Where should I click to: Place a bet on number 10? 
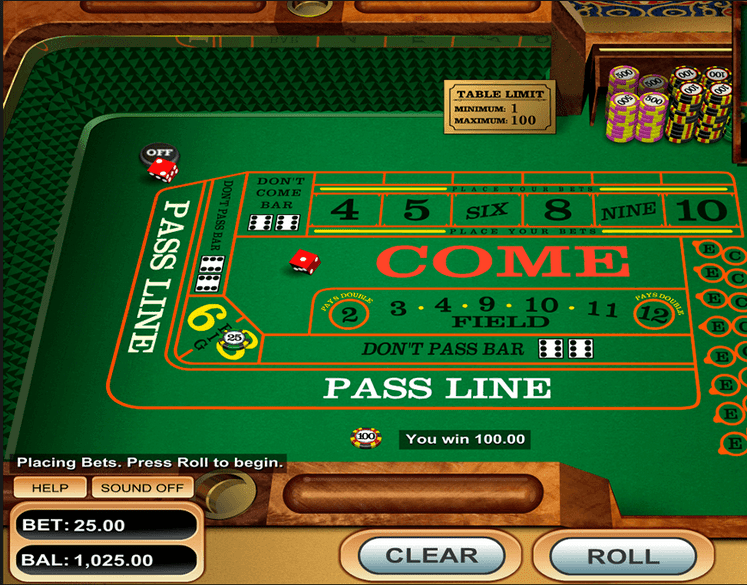click(700, 210)
